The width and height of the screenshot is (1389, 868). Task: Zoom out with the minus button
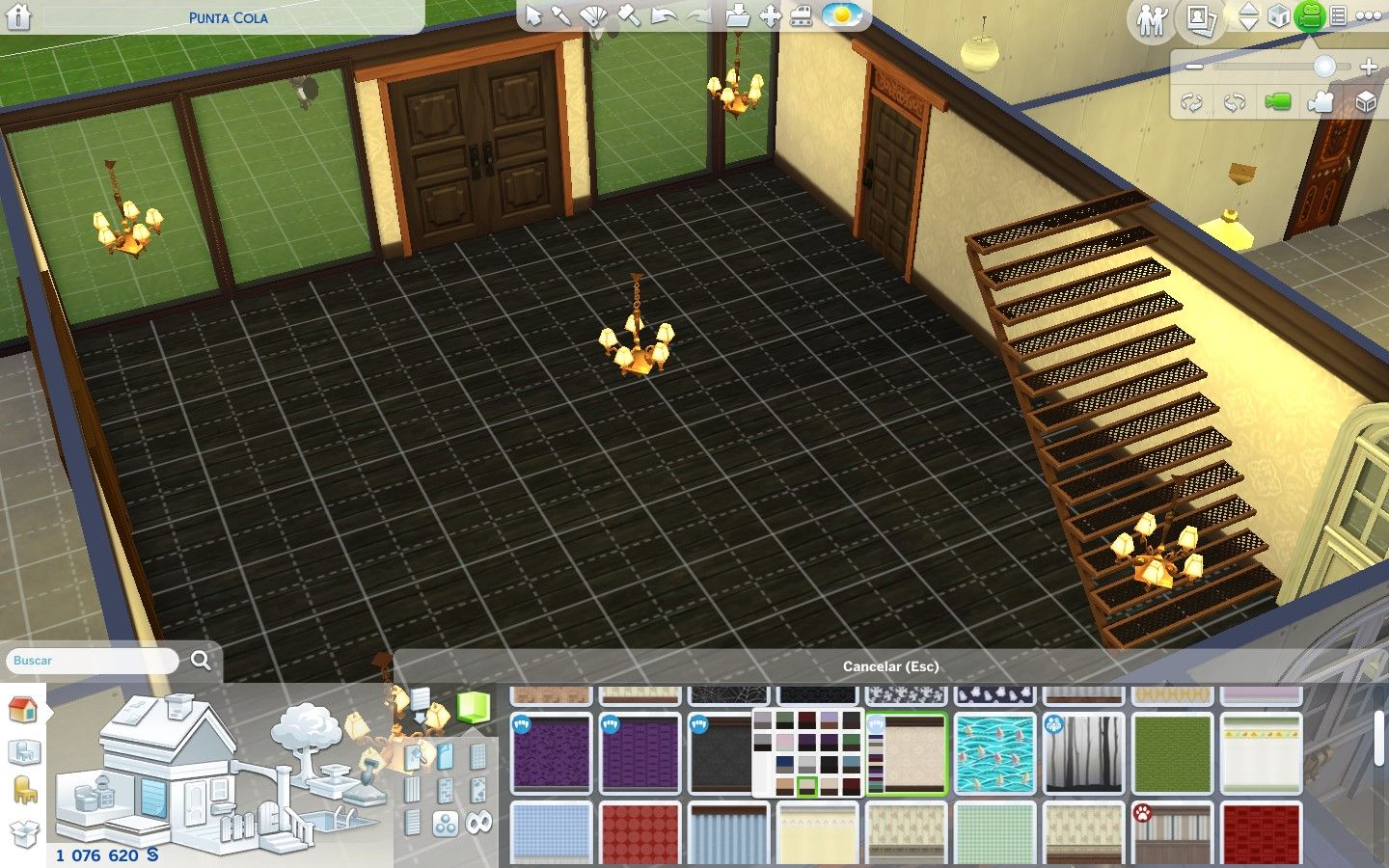coord(1194,67)
